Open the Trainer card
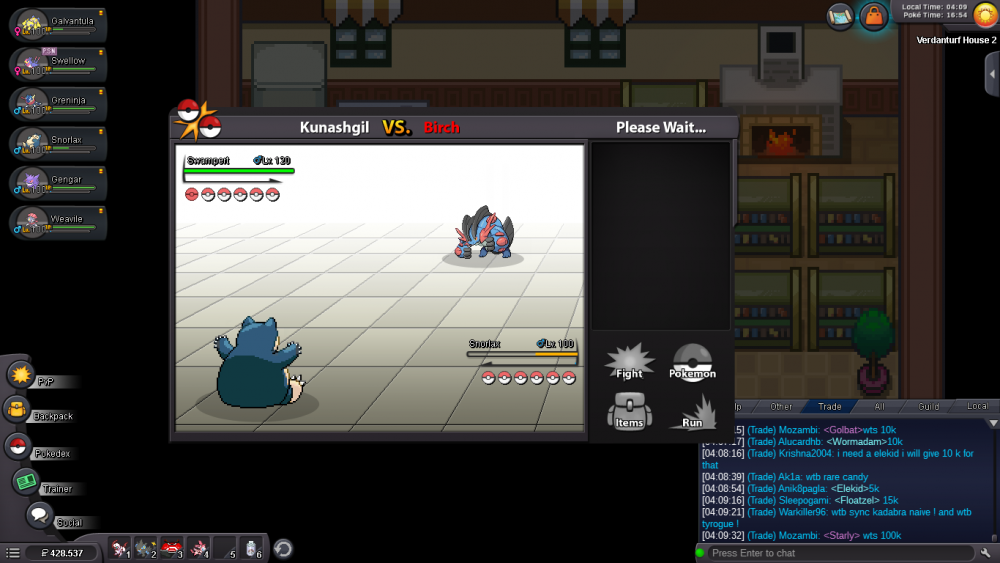The image size is (1000, 563). click(x=25, y=482)
